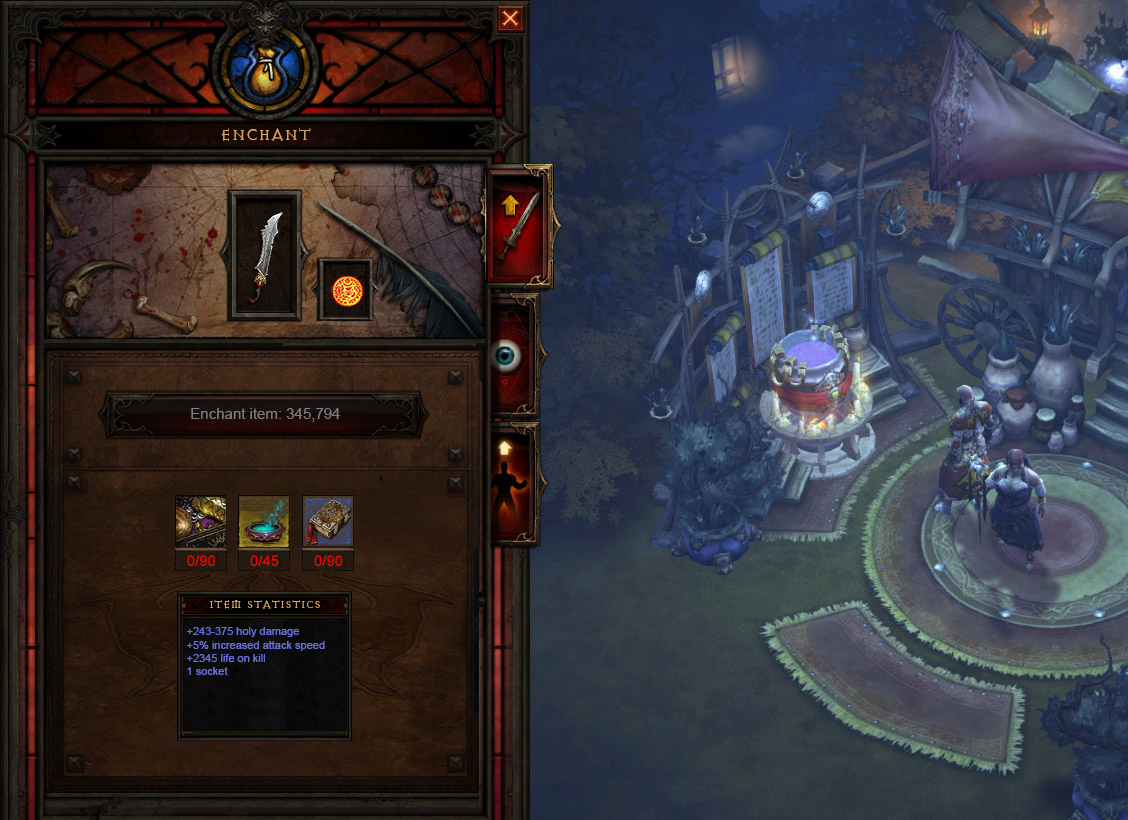Click the spellbook material icon
Image resolution: width=1128 pixels, height=820 pixels.
[328, 521]
